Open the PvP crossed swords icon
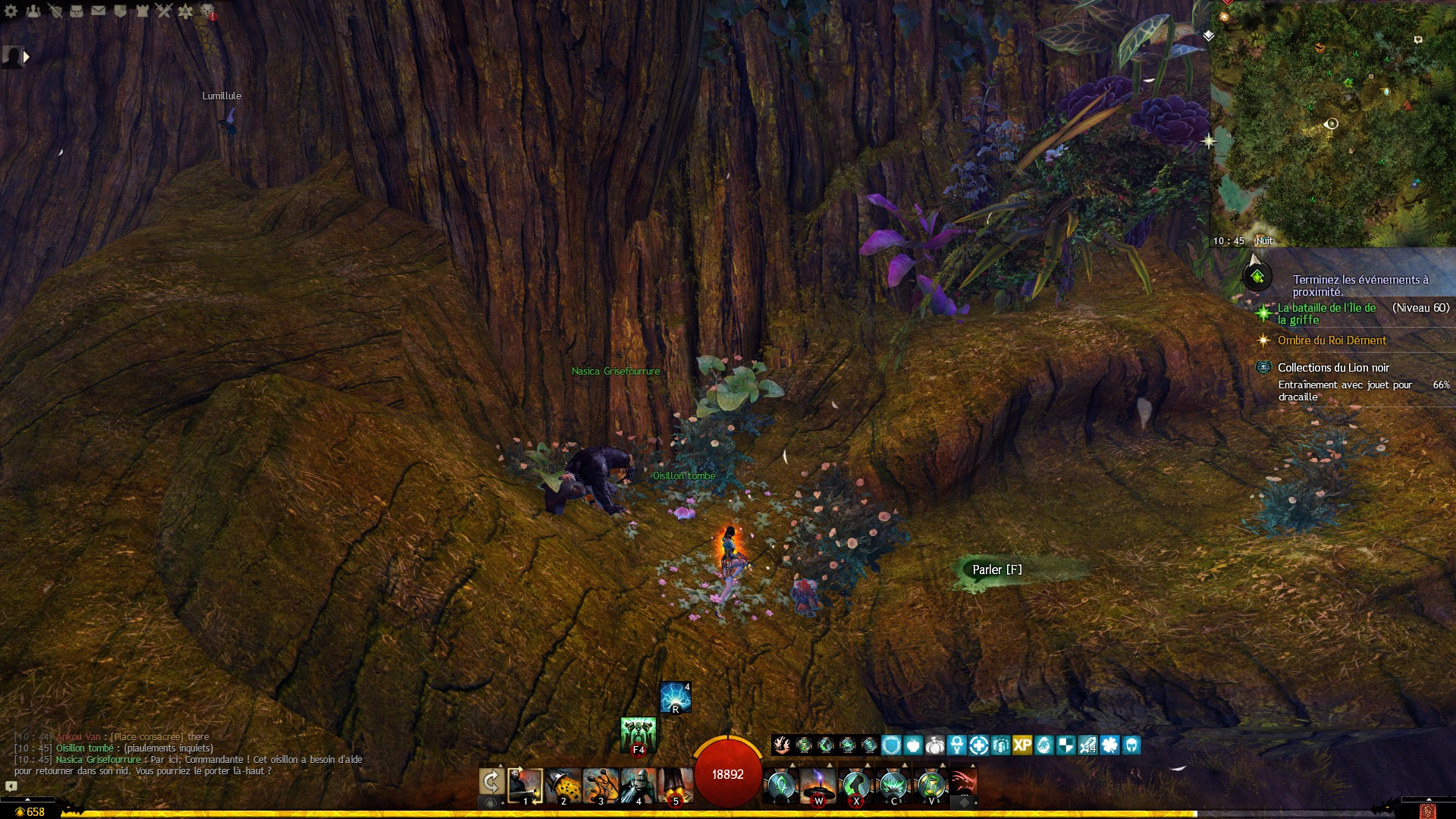Viewport: 1456px width, 819px height. 164,11
